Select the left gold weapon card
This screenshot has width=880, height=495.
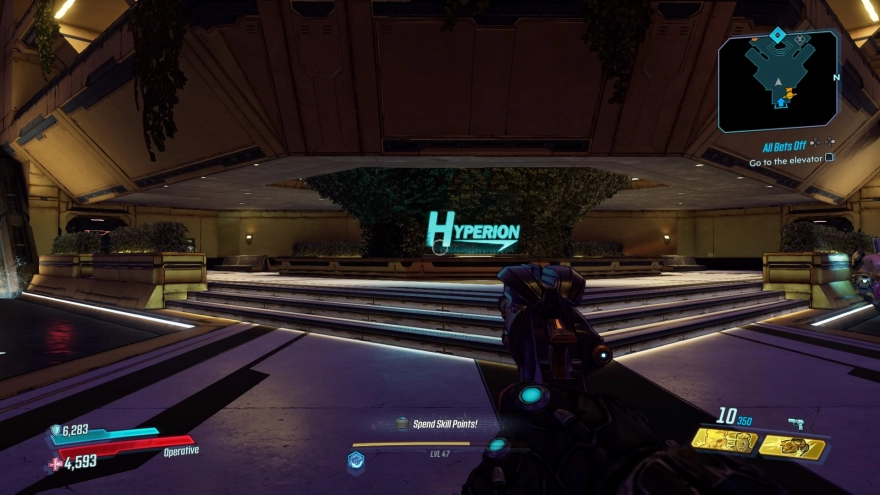(724, 441)
